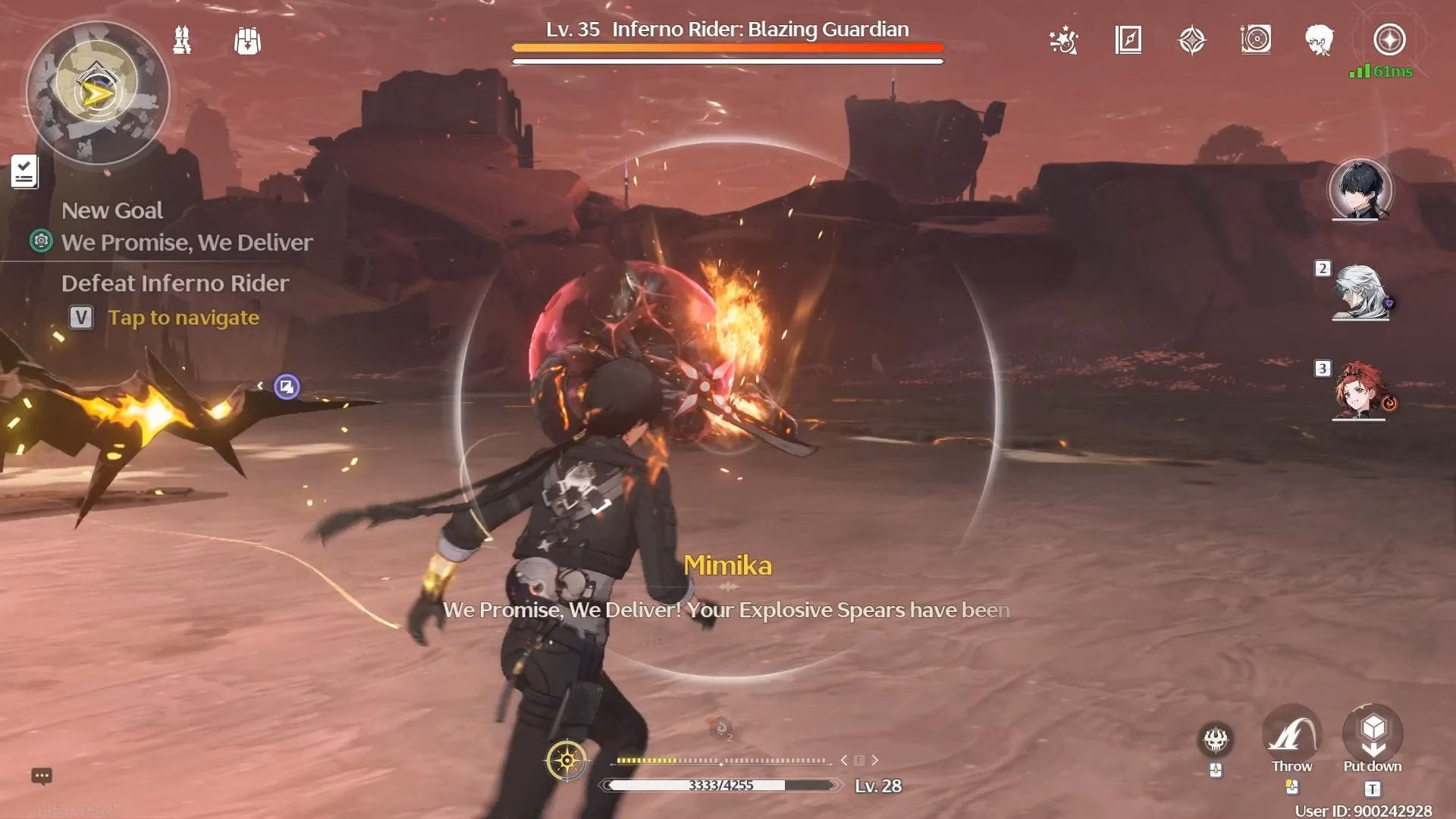Open the four-point star diamond icon
The width and height of the screenshot is (1456, 819).
point(1191,40)
